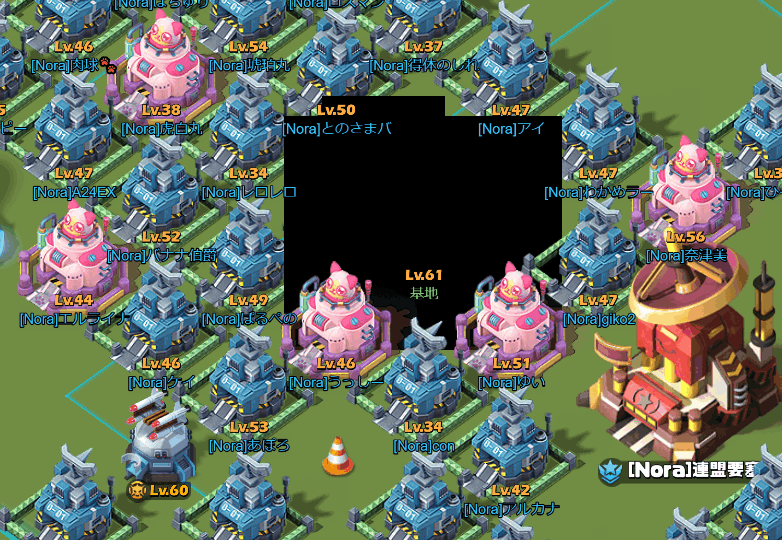Choose [Nora]あぽろ's Lv.53 base
The image size is (782, 540).
(248, 385)
